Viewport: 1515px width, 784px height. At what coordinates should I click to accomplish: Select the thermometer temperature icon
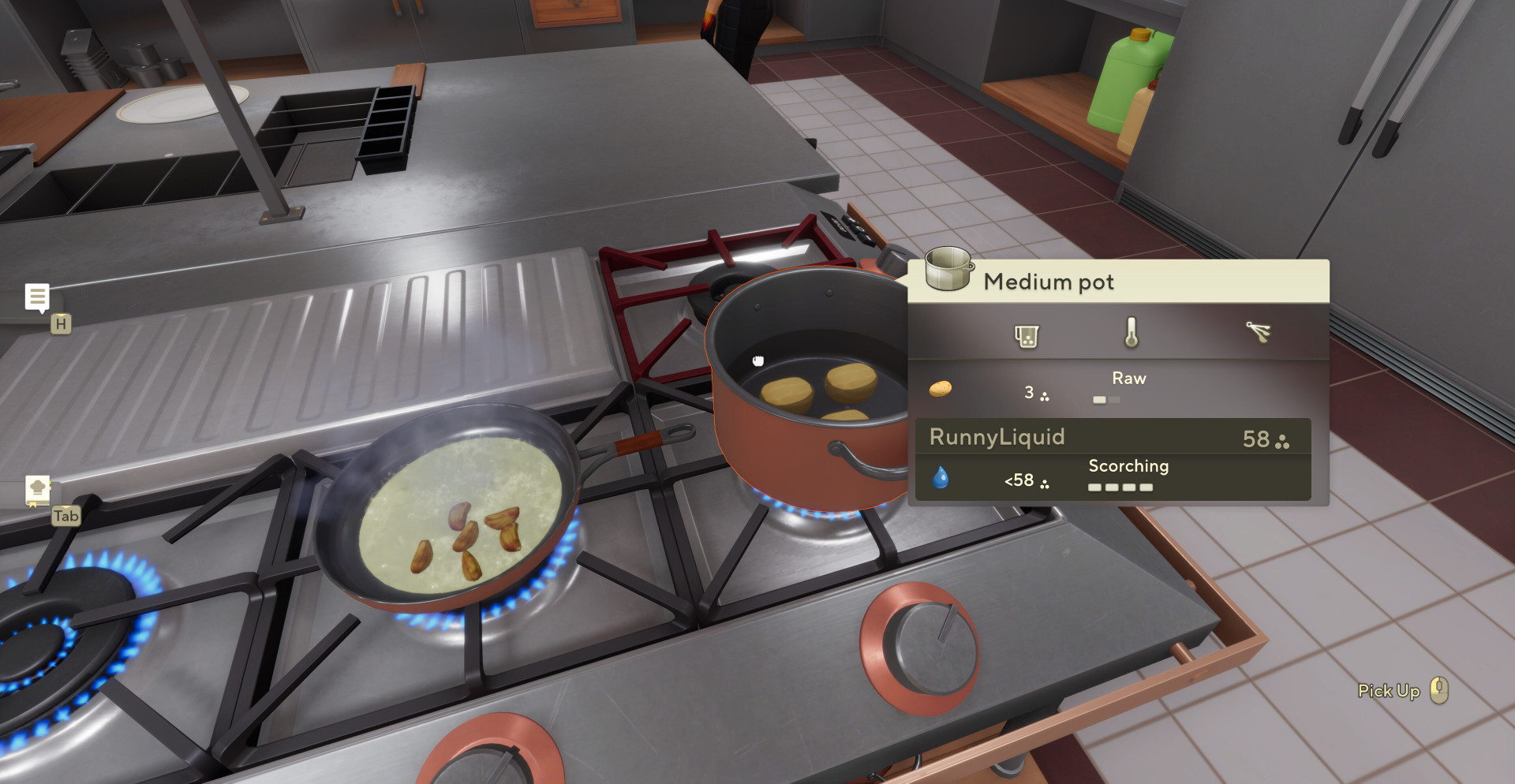tap(1131, 333)
